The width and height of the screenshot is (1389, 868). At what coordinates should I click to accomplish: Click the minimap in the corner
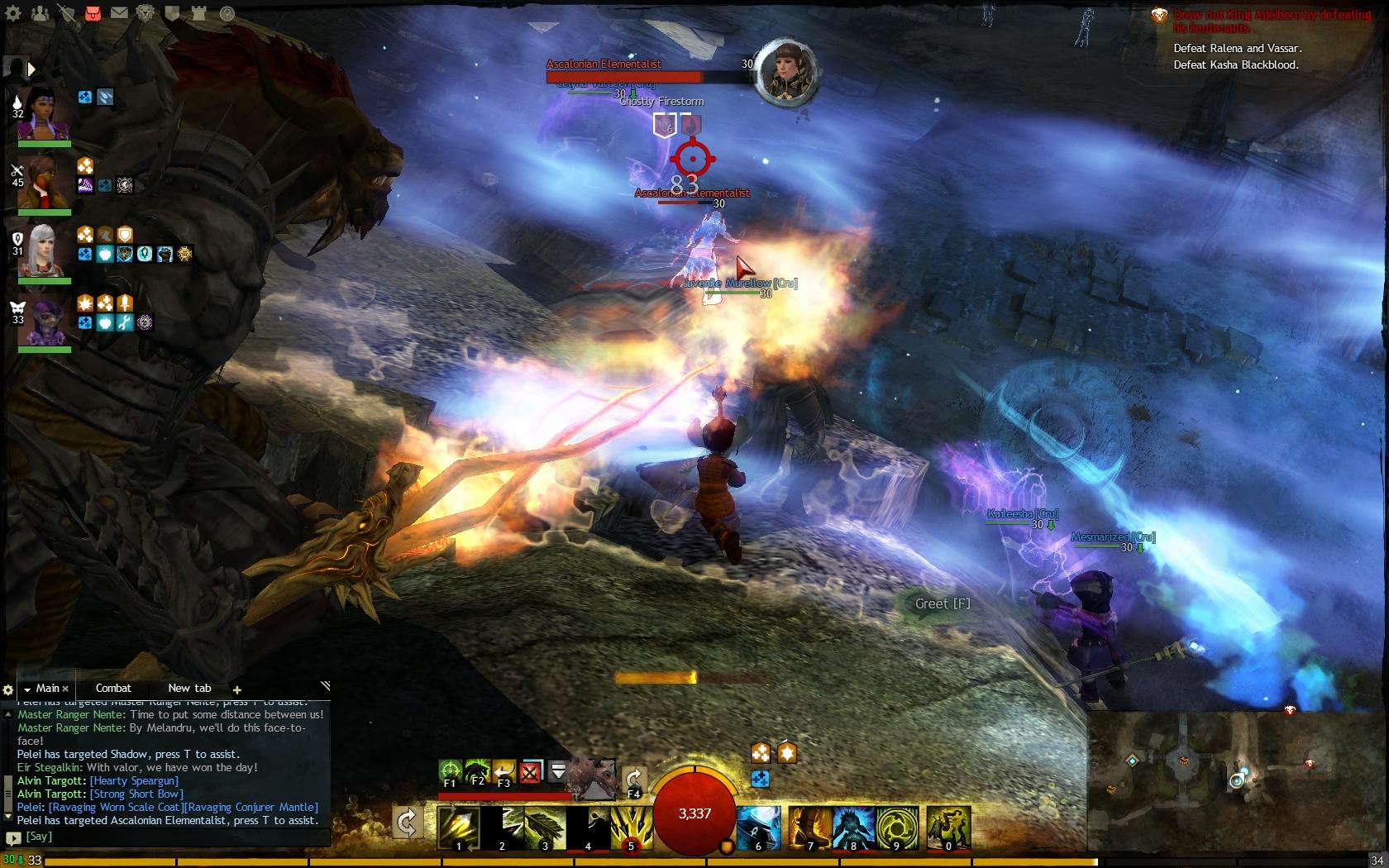tap(1237, 781)
